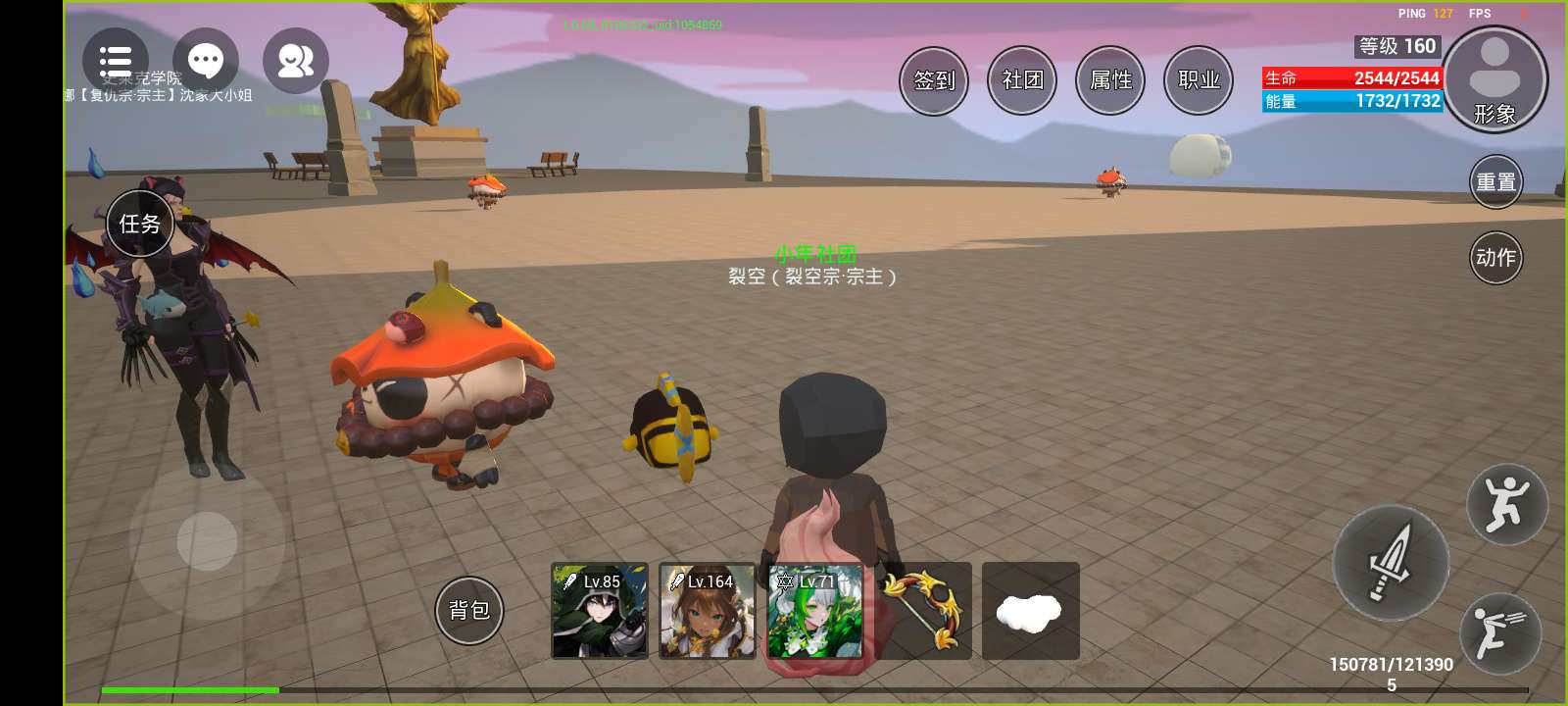The height and width of the screenshot is (706, 1568).
Task: Open the chat speech bubble
Action: tap(206, 62)
